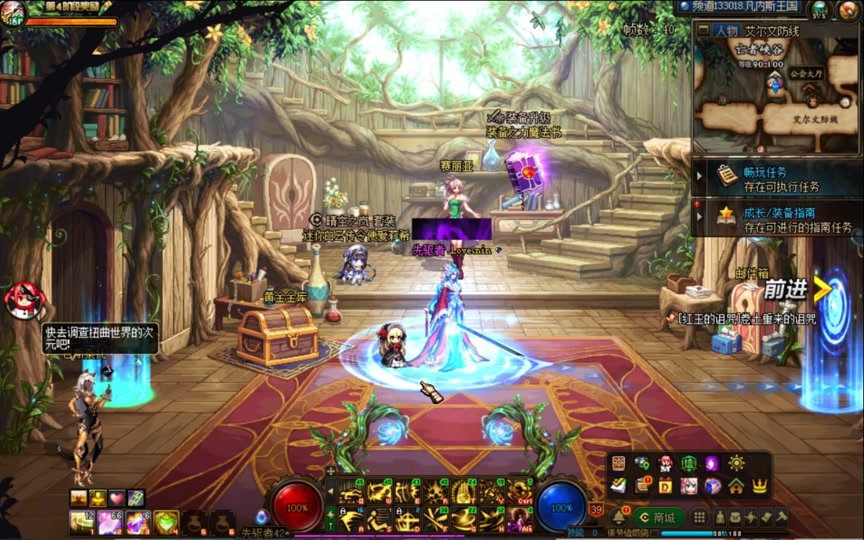The width and height of the screenshot is (864, 540).
Task: Open the quest scroll icon with alert
Action: click(x=641, y=485)
